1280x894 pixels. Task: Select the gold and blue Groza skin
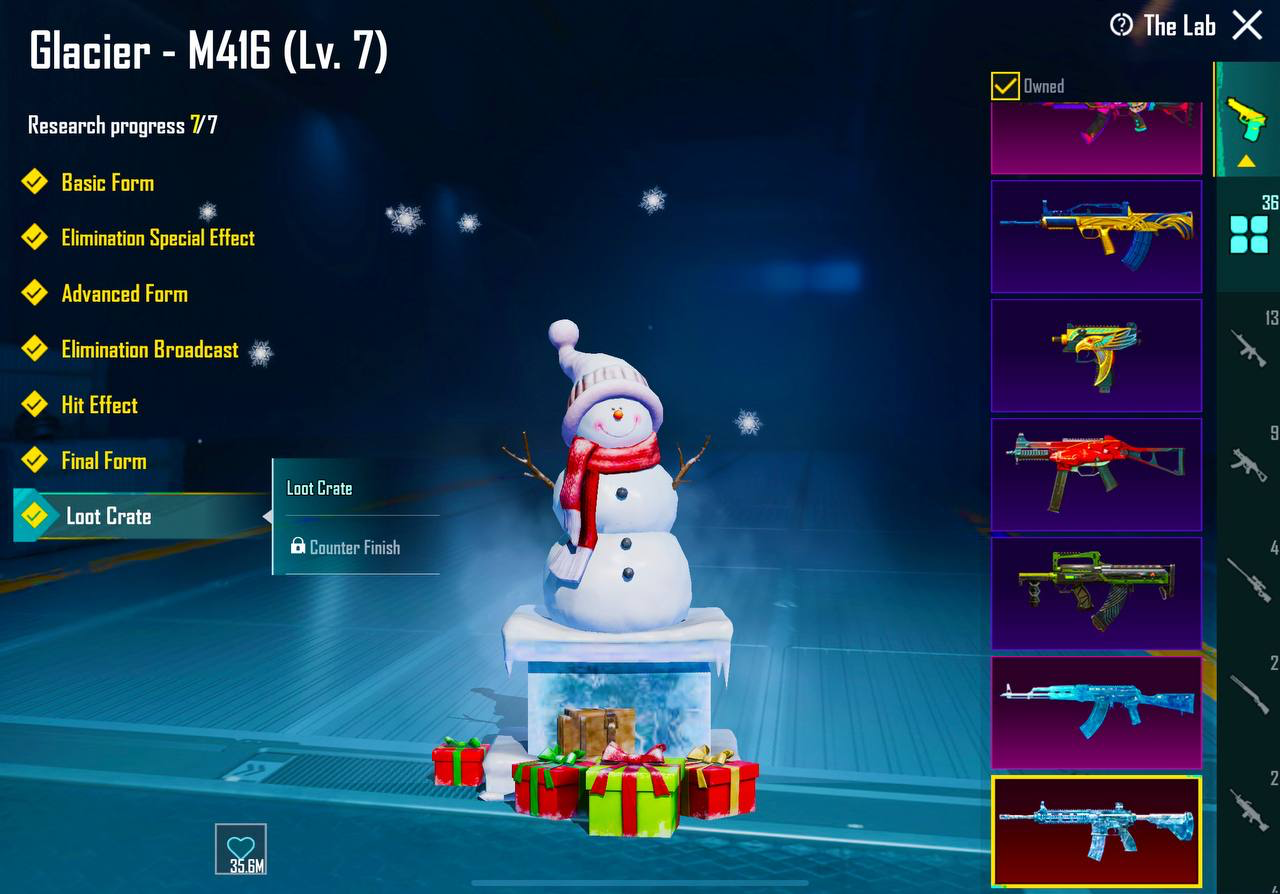pyautogui.click(x=1096, y=236)
